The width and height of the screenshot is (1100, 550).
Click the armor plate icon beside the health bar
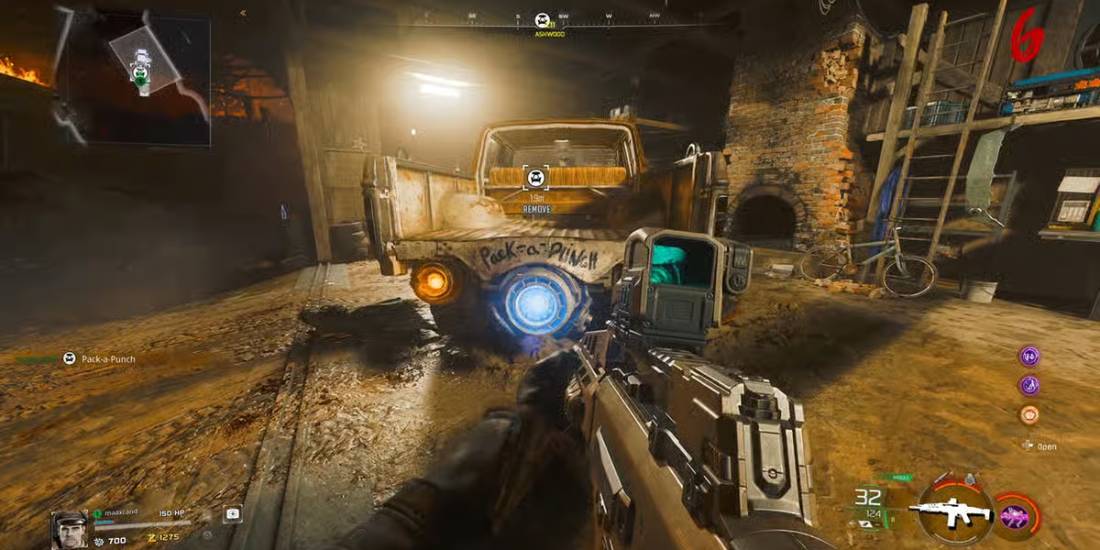(232, 514)
